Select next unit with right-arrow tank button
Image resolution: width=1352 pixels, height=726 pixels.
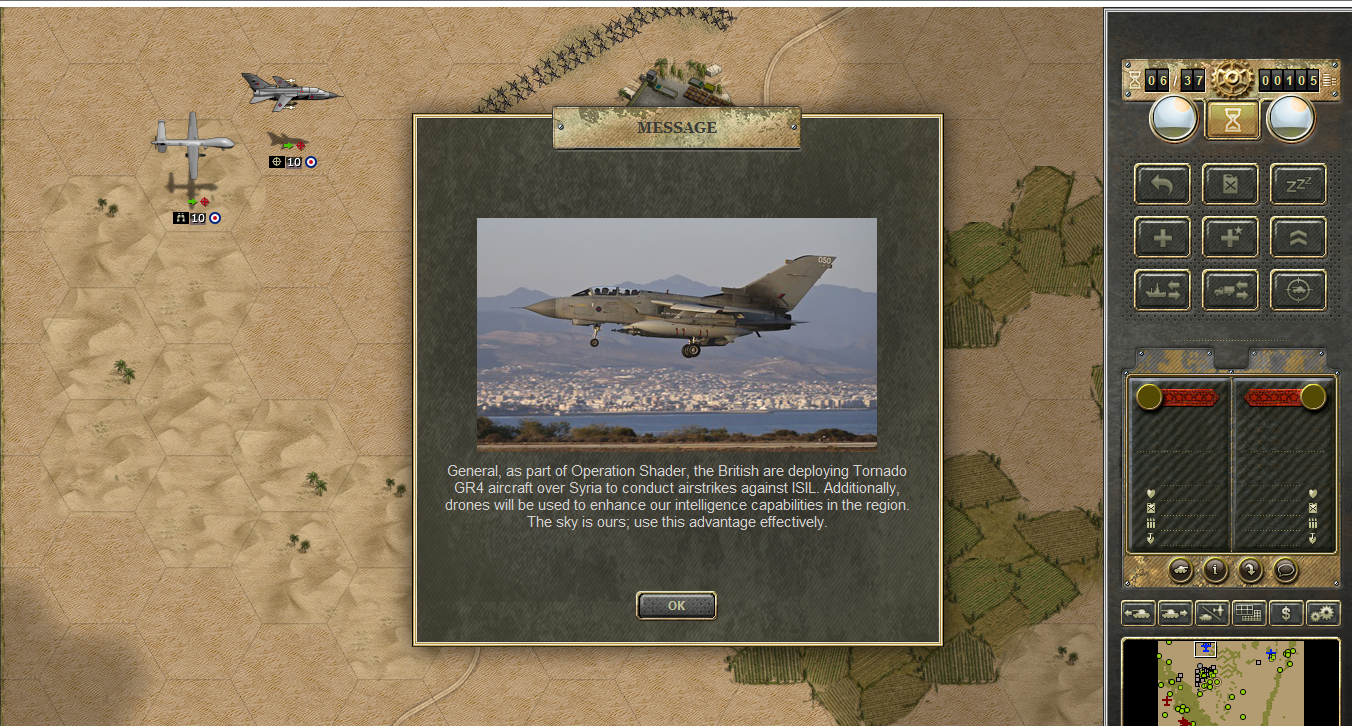1174,613
